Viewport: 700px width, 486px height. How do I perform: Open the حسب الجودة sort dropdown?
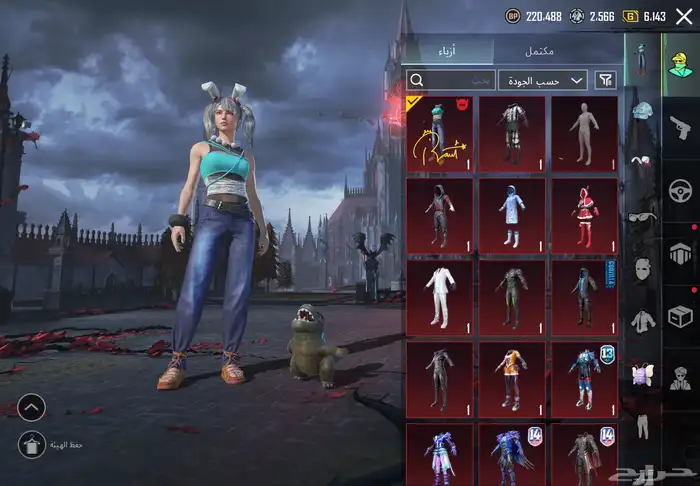[543, 80]
